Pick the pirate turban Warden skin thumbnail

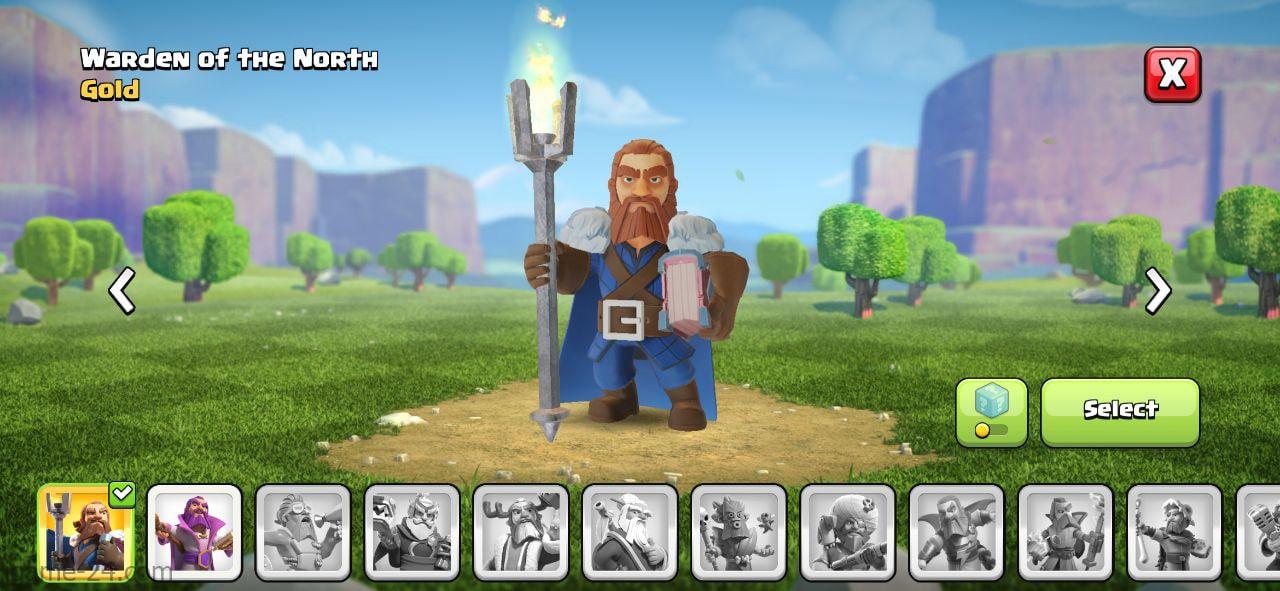(x=848, y=532)
